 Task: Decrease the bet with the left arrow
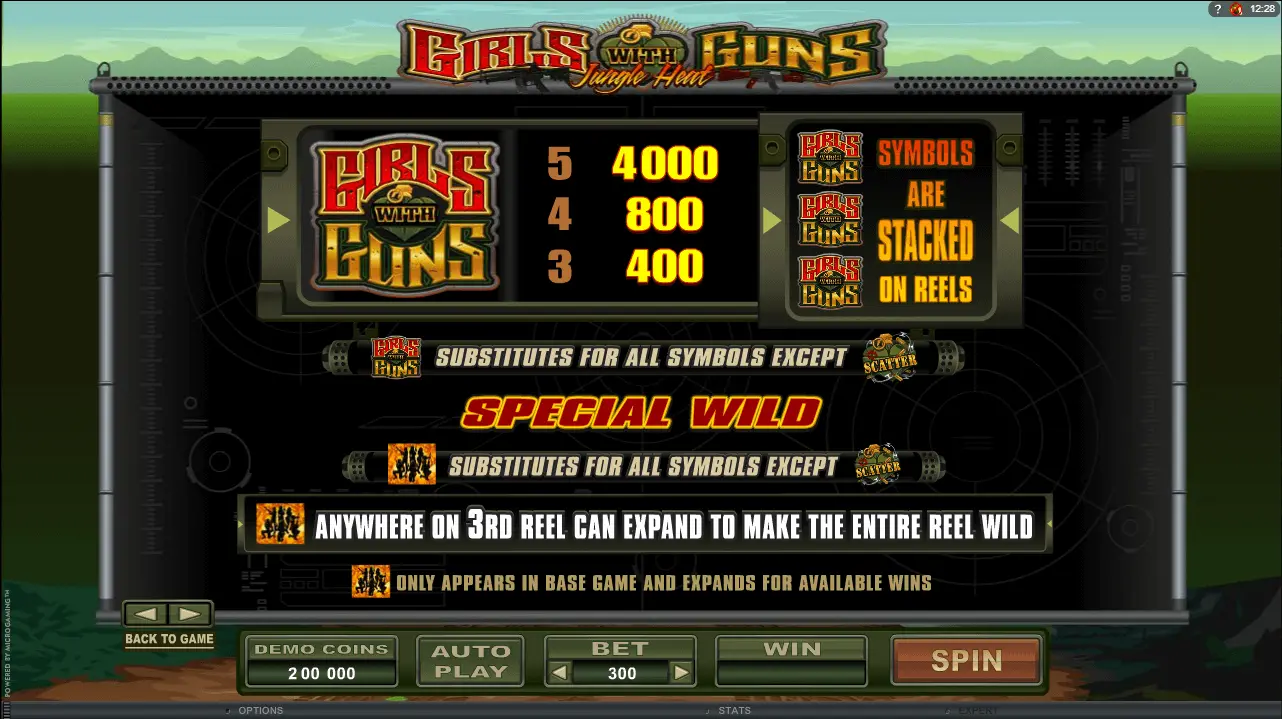click(x=561, y=673)
